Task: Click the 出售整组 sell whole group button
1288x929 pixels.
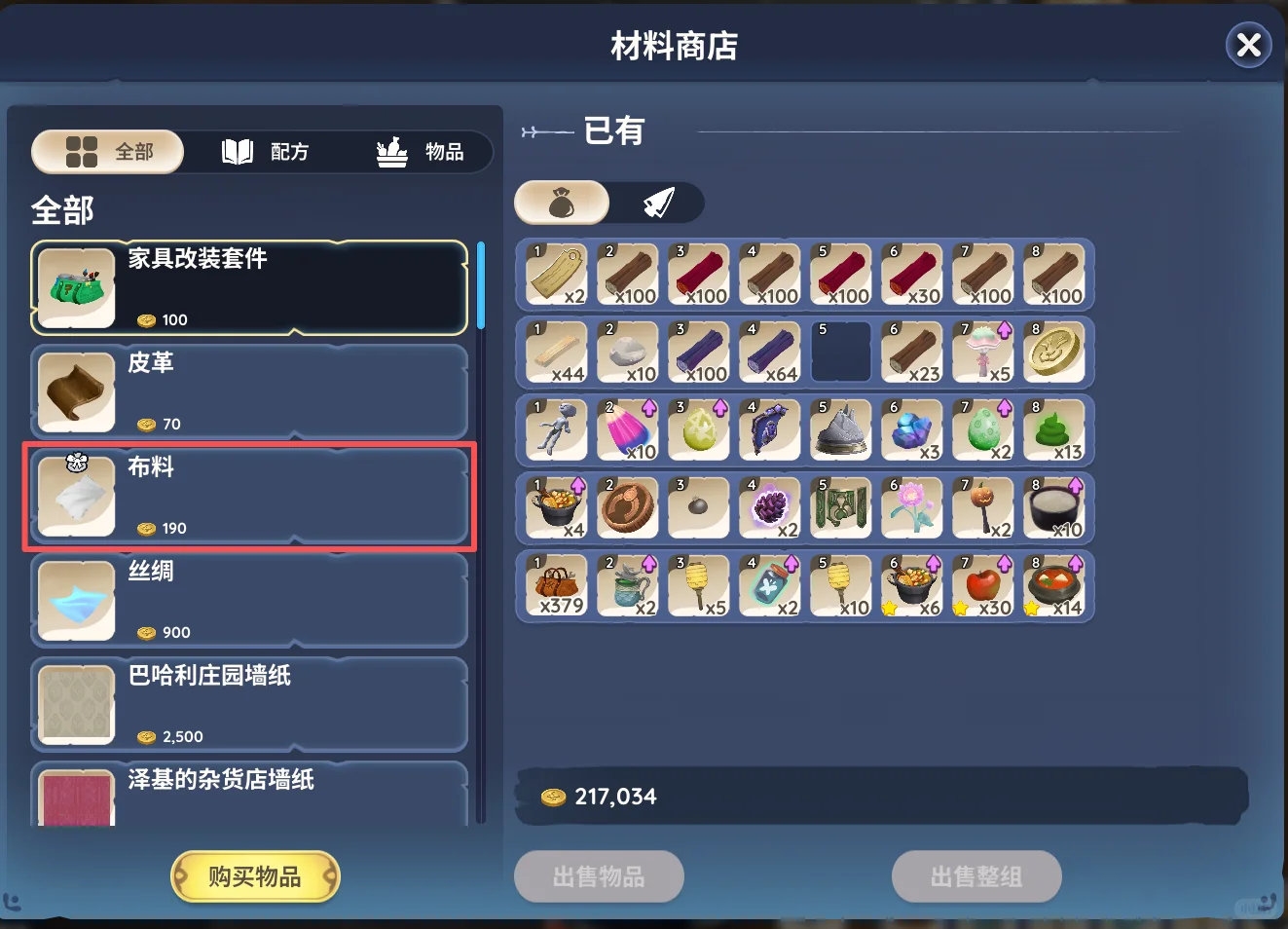Action: 976,875
